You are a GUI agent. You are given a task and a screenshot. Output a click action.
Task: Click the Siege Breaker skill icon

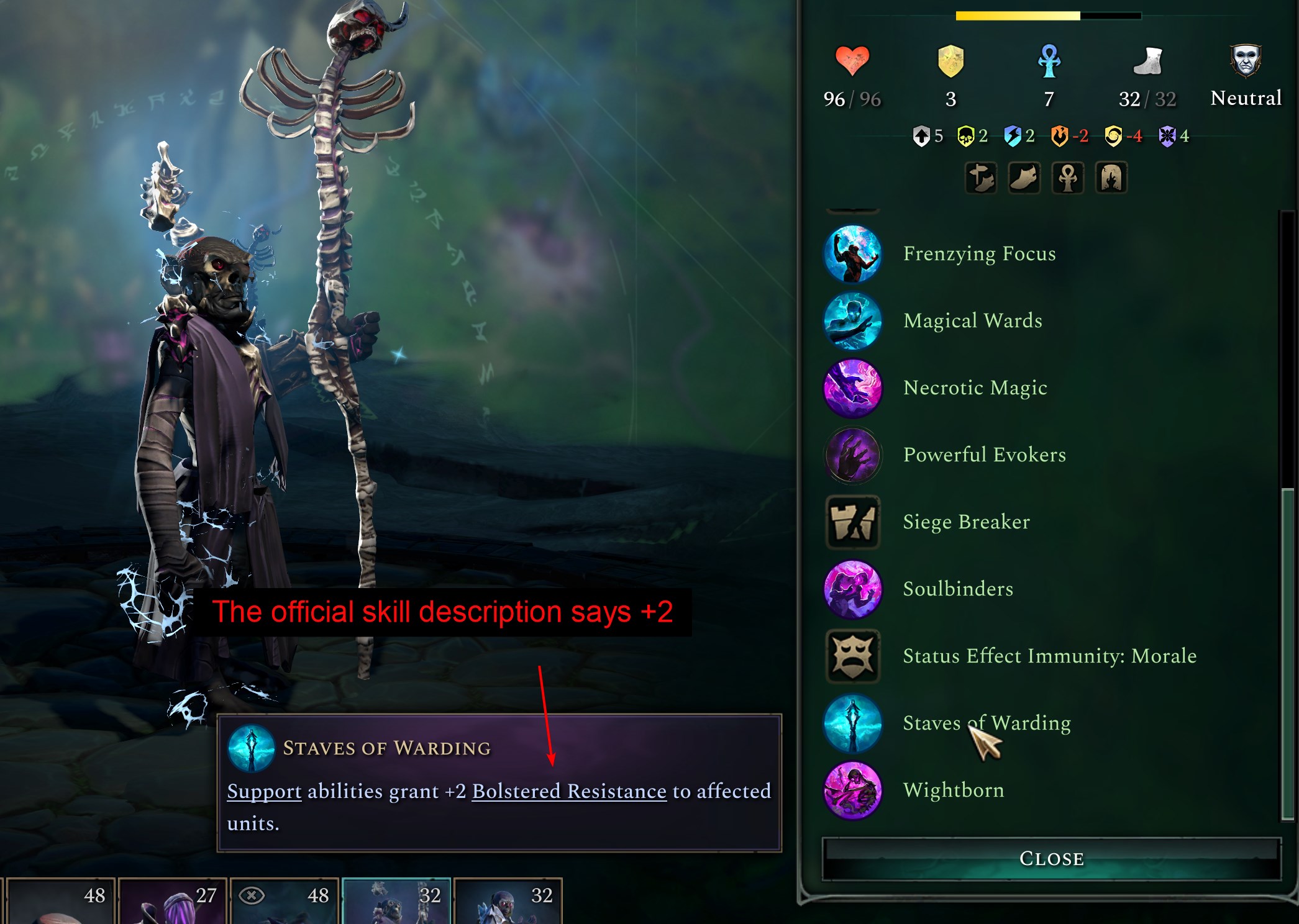point(852,522)
